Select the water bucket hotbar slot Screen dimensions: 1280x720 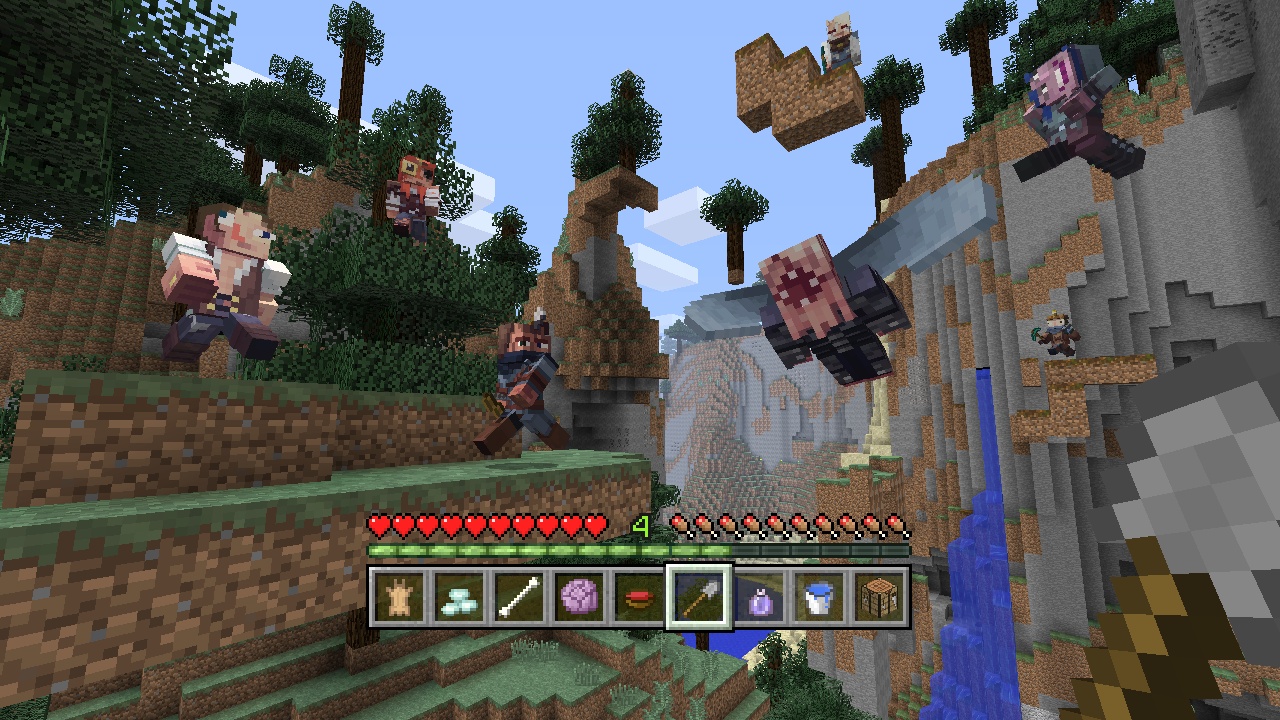tap(817, 597)
